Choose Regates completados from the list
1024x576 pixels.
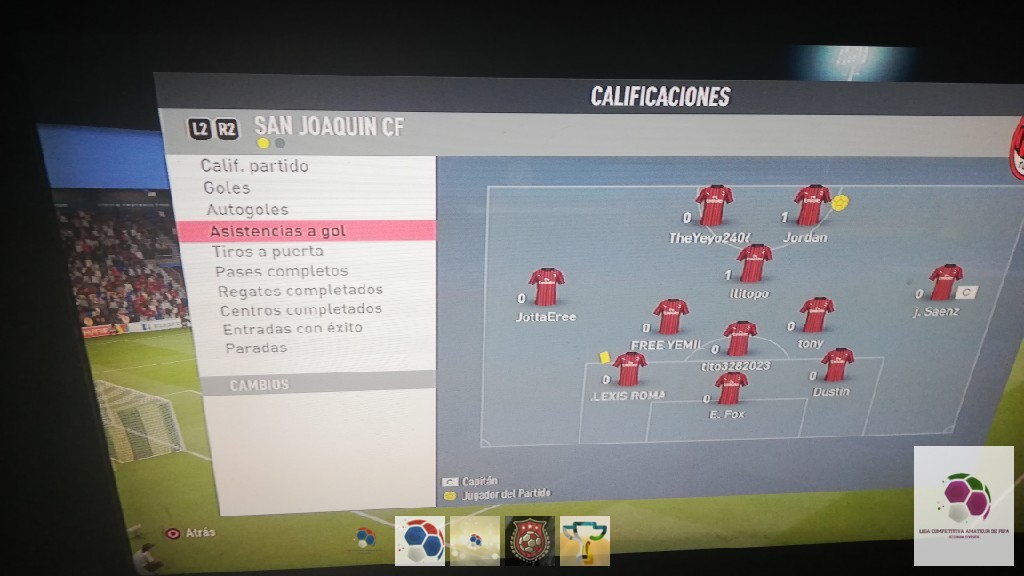click(x=300, y=290)
